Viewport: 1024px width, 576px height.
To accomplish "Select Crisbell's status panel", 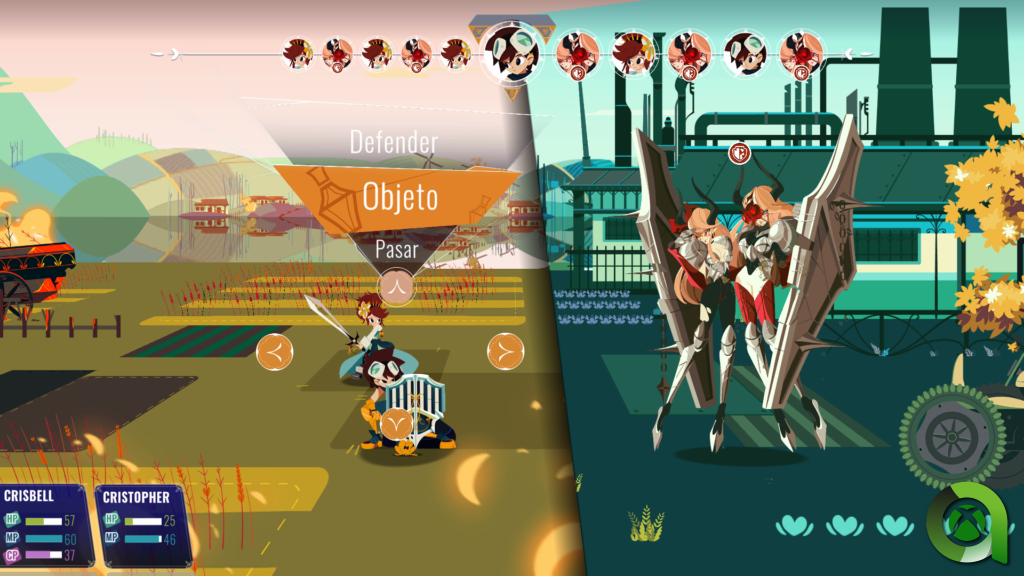I will (x=46, y=525).
